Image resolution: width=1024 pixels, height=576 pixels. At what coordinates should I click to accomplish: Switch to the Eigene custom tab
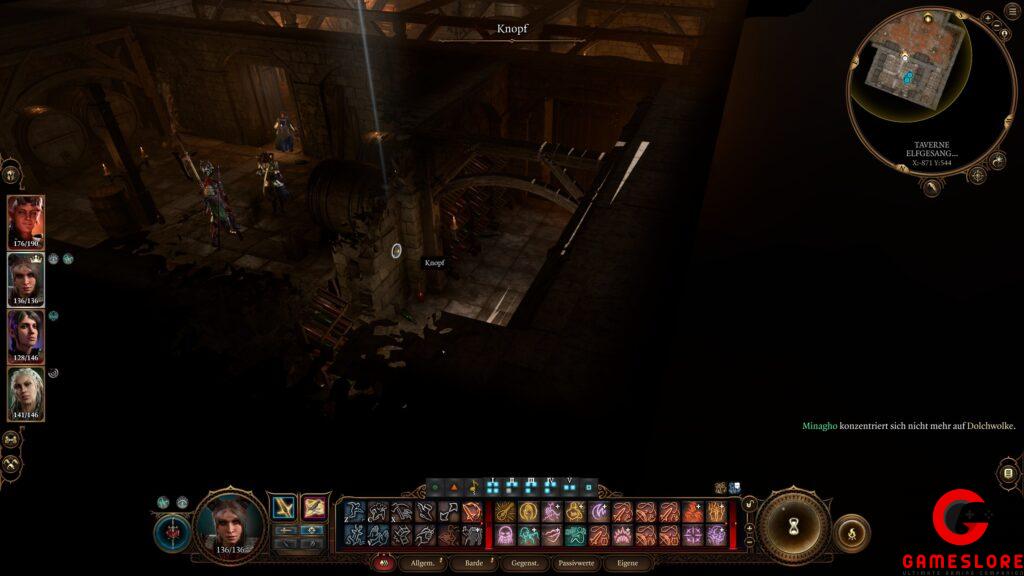coord(627,564)
